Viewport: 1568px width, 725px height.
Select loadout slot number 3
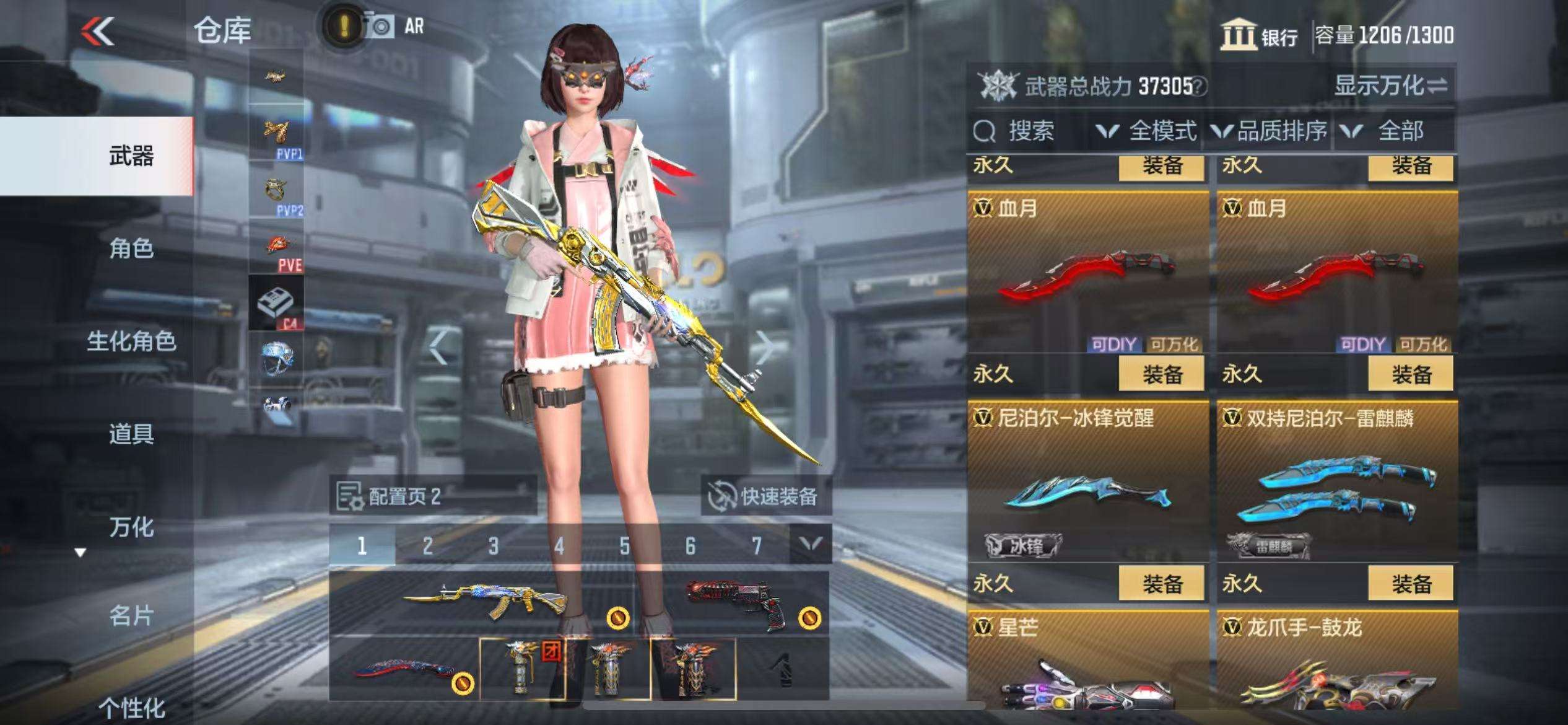493,545
